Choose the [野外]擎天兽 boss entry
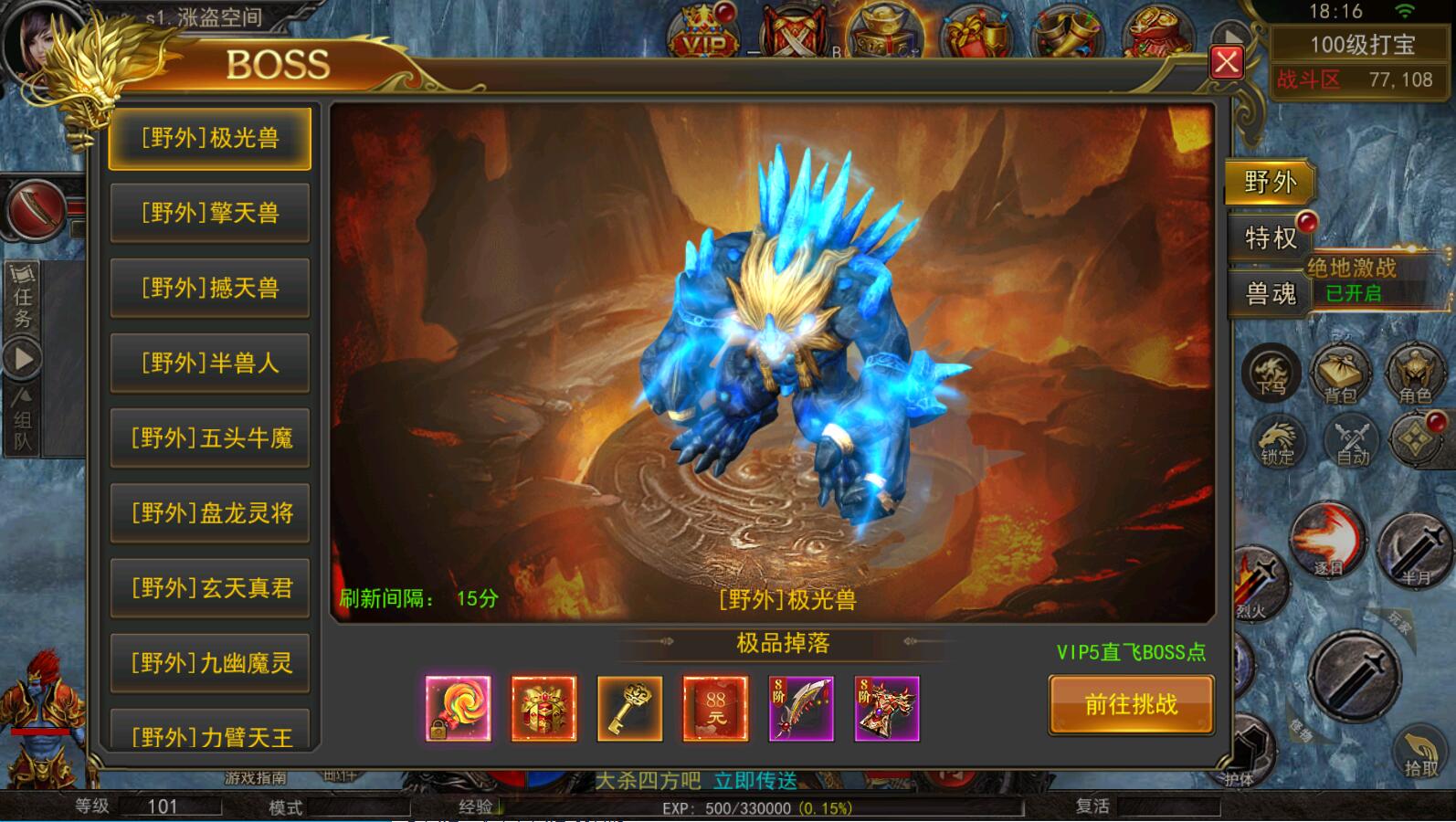This screenshot has width=1456, height=822. 210,214
